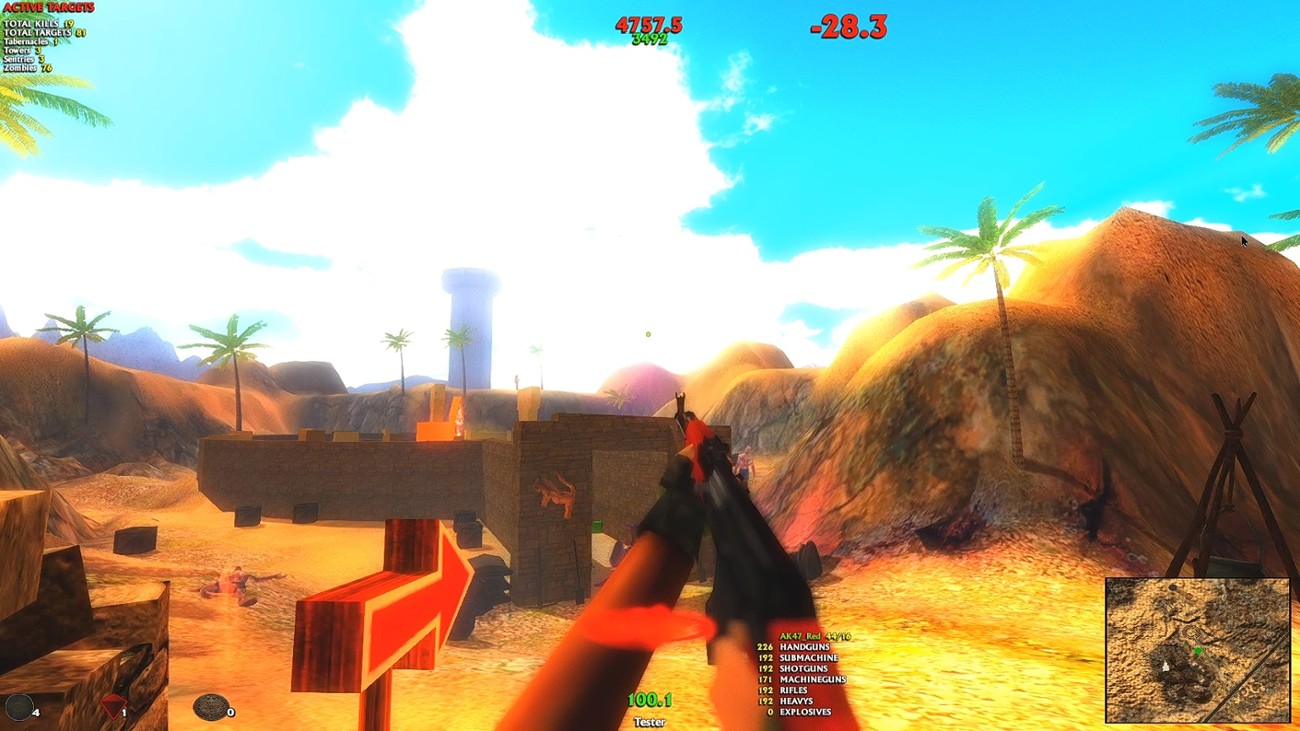Expand the ACTIVE TARGETS panel header
Screen dimensions: 1300x731
coord(48,9)
